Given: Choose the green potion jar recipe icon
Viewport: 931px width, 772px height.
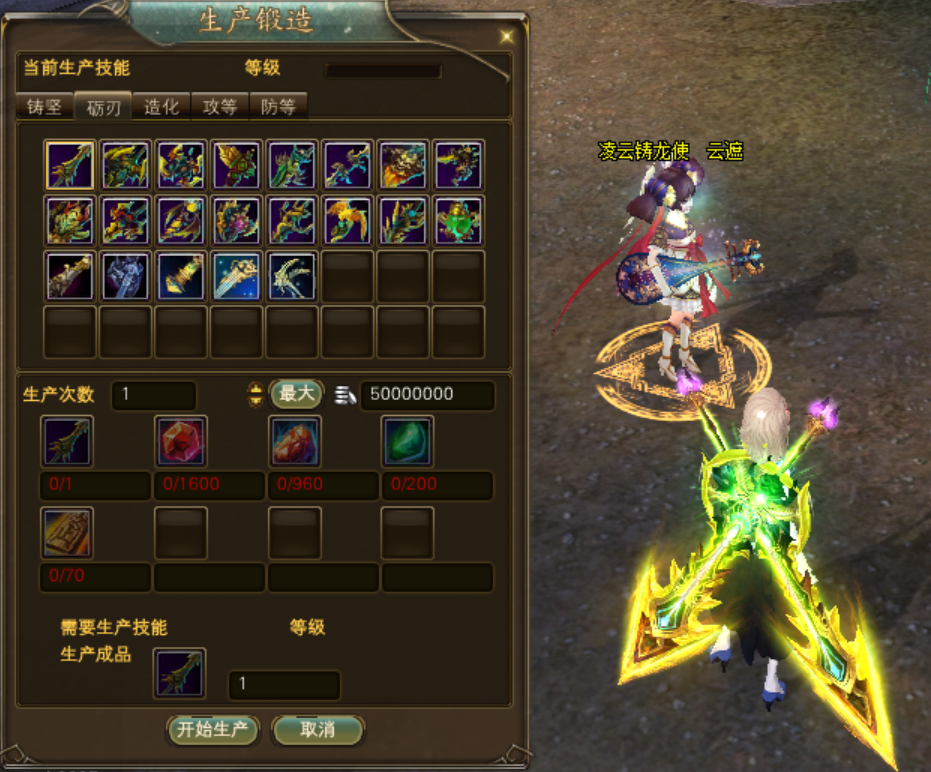Looking at the screenshot, I should (459, 220).
